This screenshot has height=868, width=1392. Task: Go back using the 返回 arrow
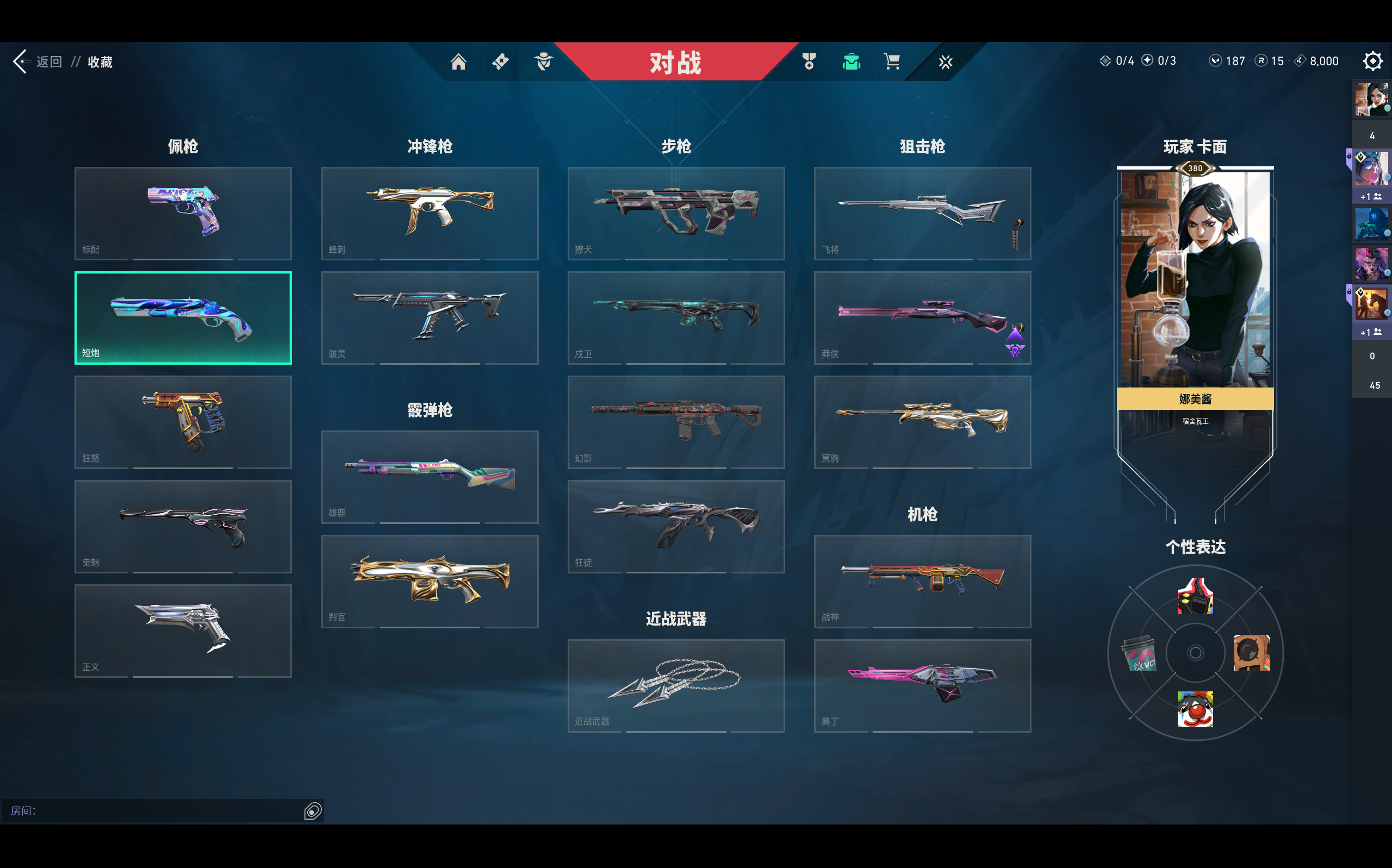21,61
